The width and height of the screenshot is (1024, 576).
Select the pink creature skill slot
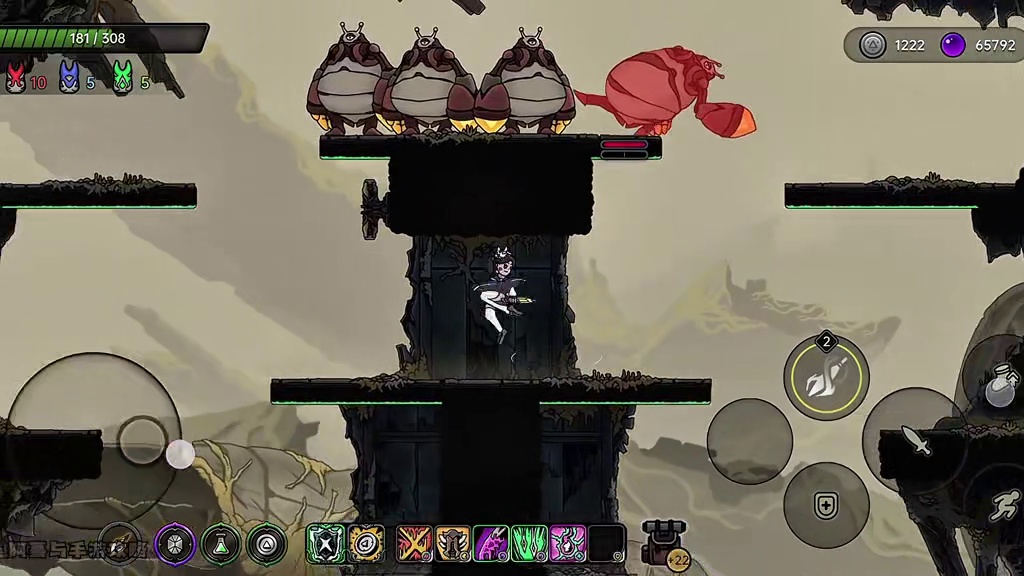pos(568,544)
